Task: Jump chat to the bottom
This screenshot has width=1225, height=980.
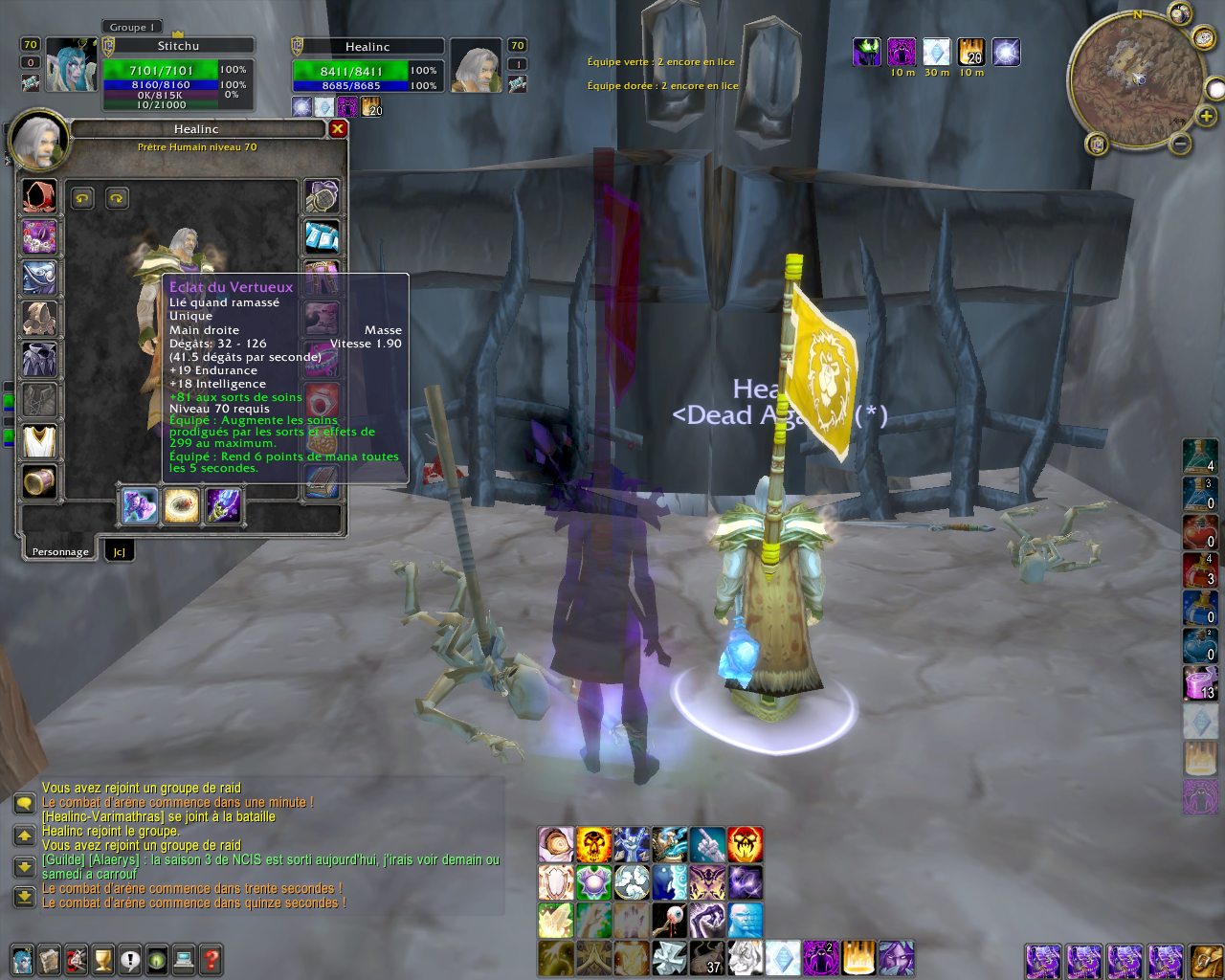Action: point(24,897)
